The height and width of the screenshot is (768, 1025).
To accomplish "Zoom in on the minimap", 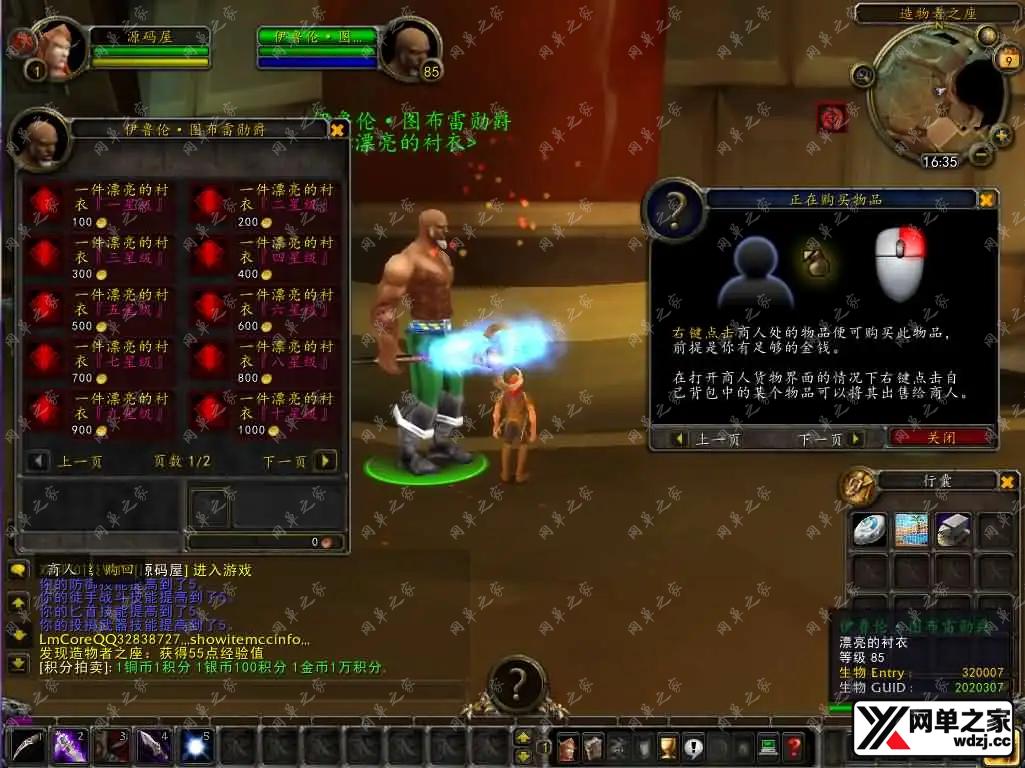I will pyautogui.click(x=1001, y=135).
